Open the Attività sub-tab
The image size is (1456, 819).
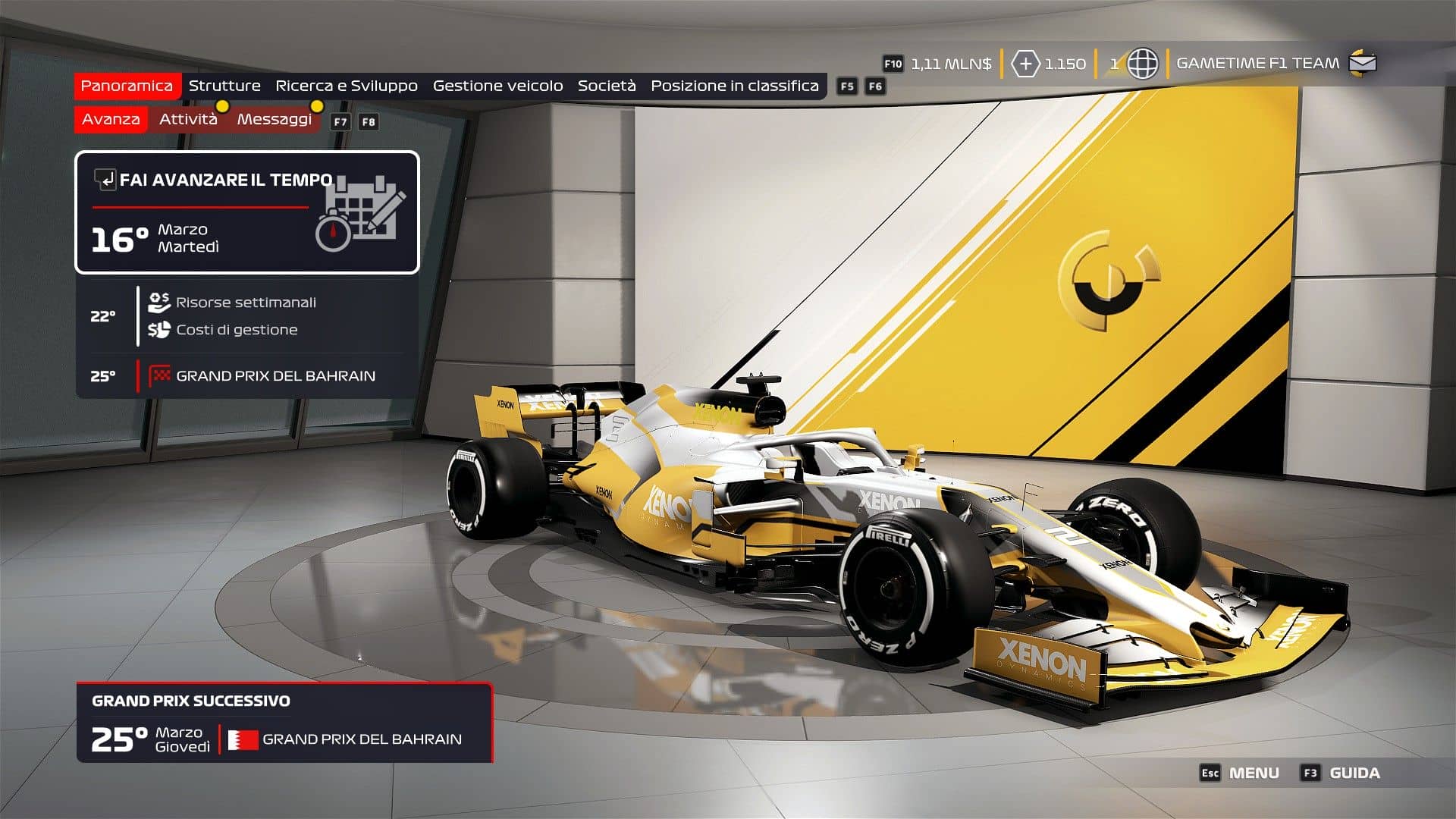point(188,119)
